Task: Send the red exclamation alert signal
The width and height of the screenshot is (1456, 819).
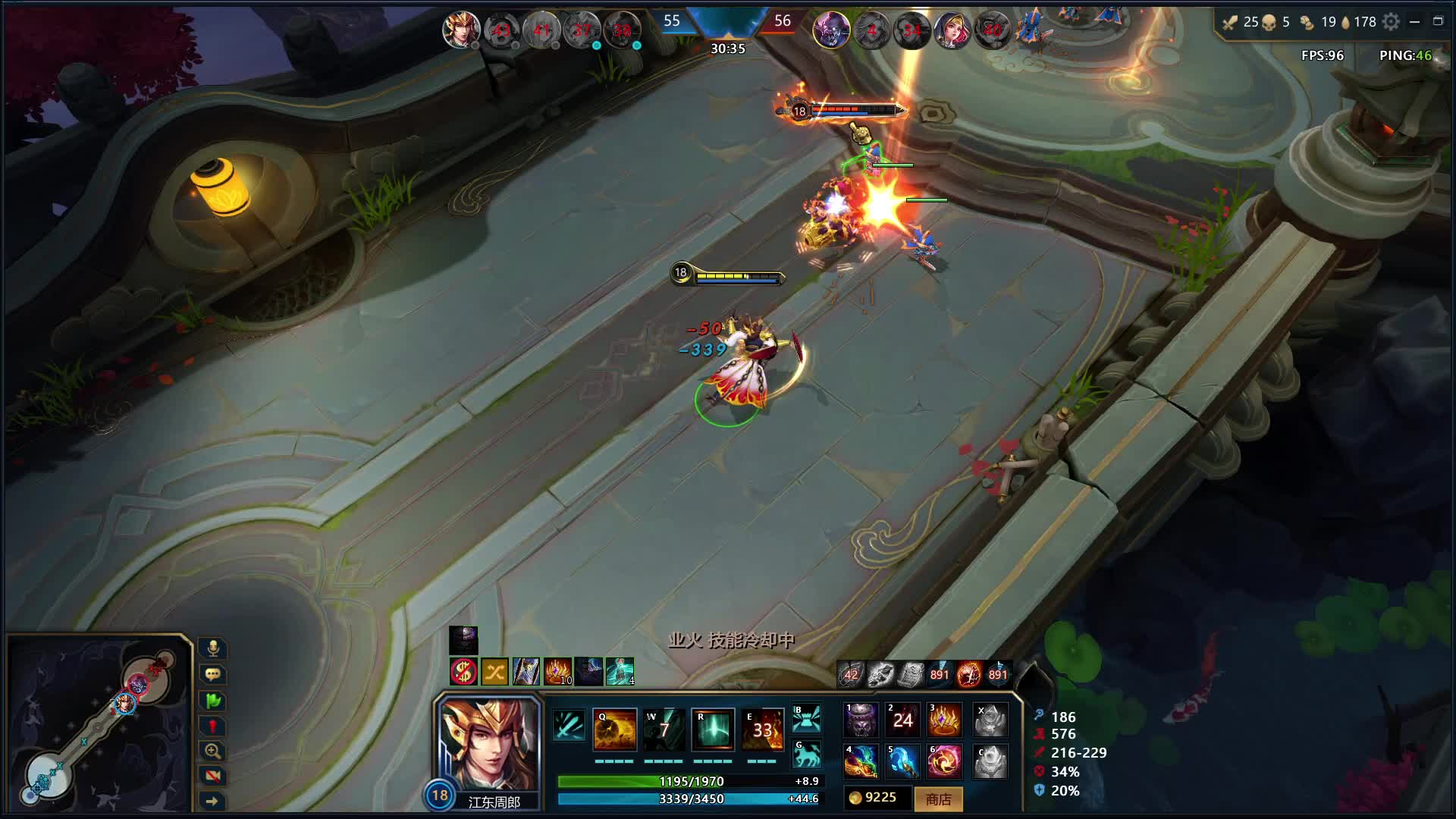Action: coord(213,726)
